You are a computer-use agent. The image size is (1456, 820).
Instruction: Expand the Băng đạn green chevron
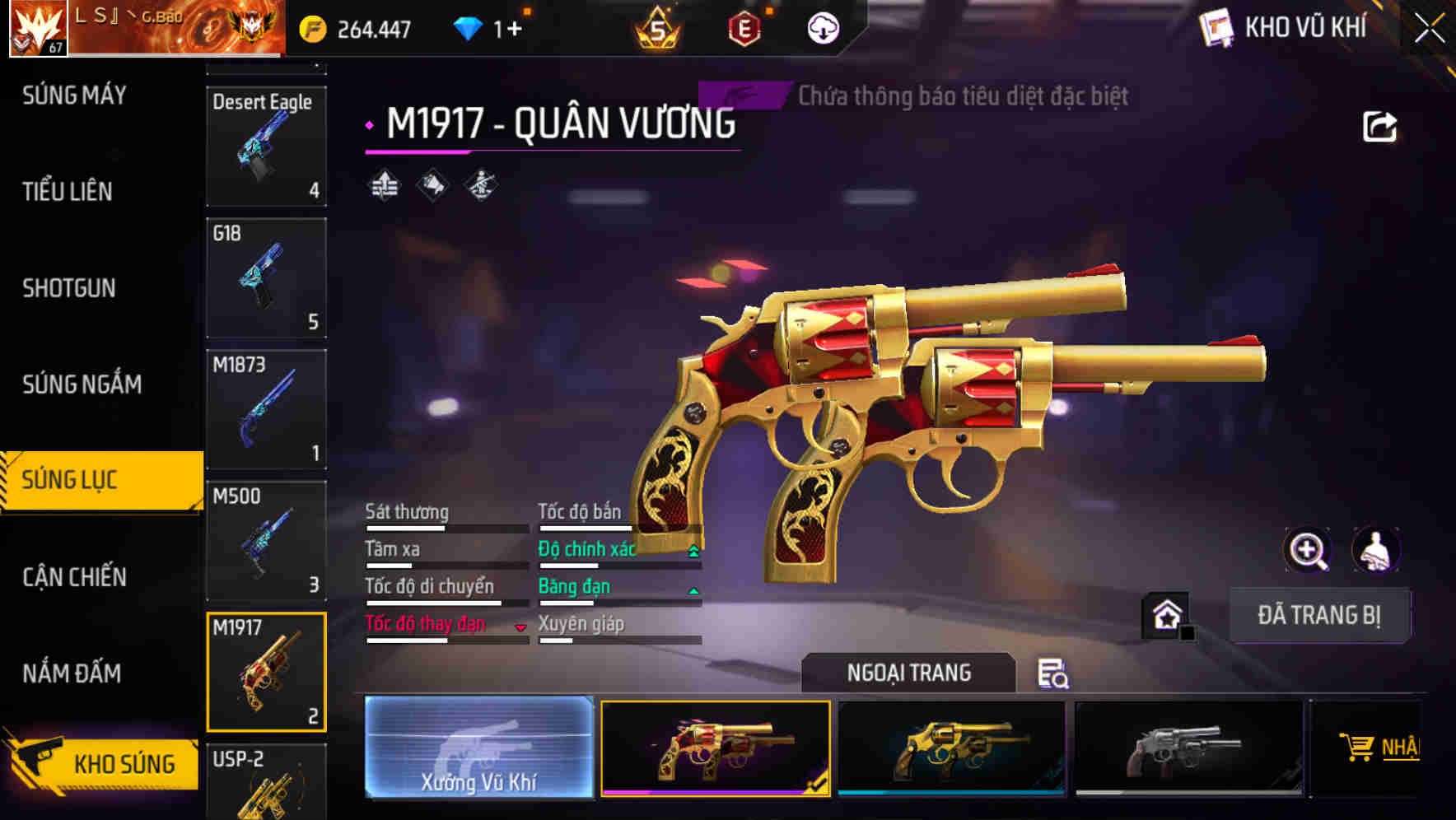click(693, 590)
